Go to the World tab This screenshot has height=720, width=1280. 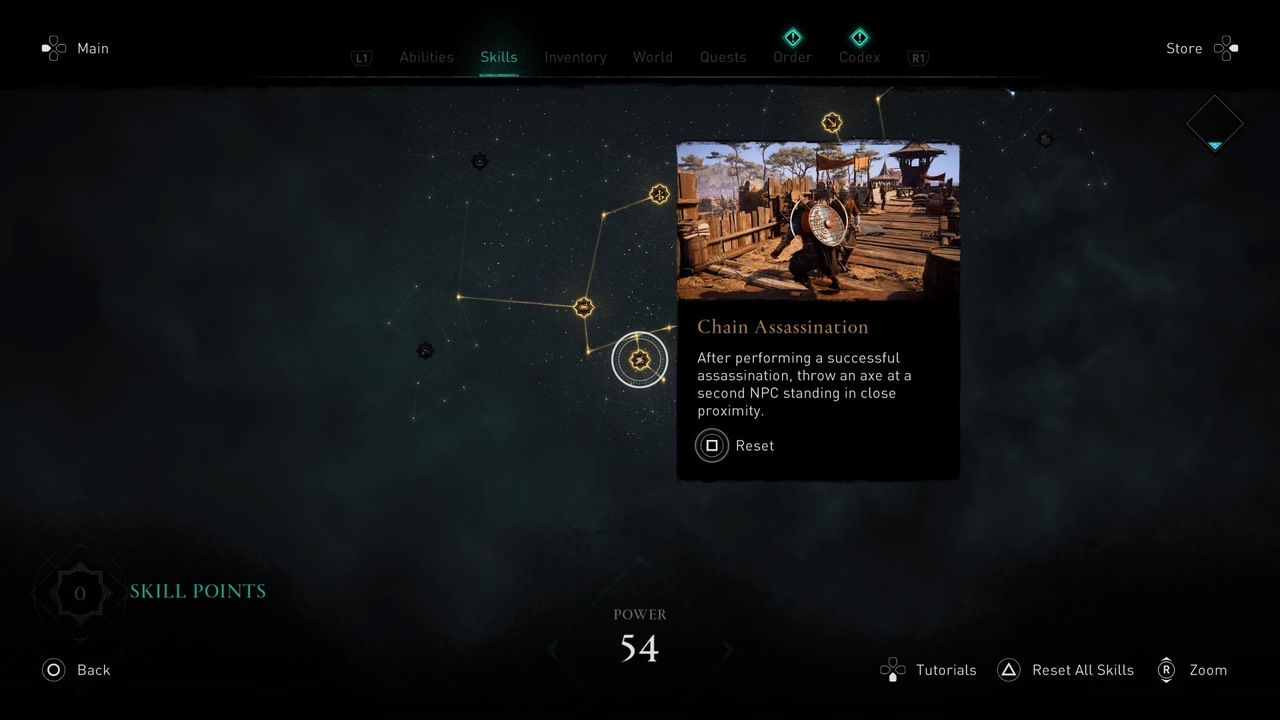pyautogui.click(x=652, y=57)
